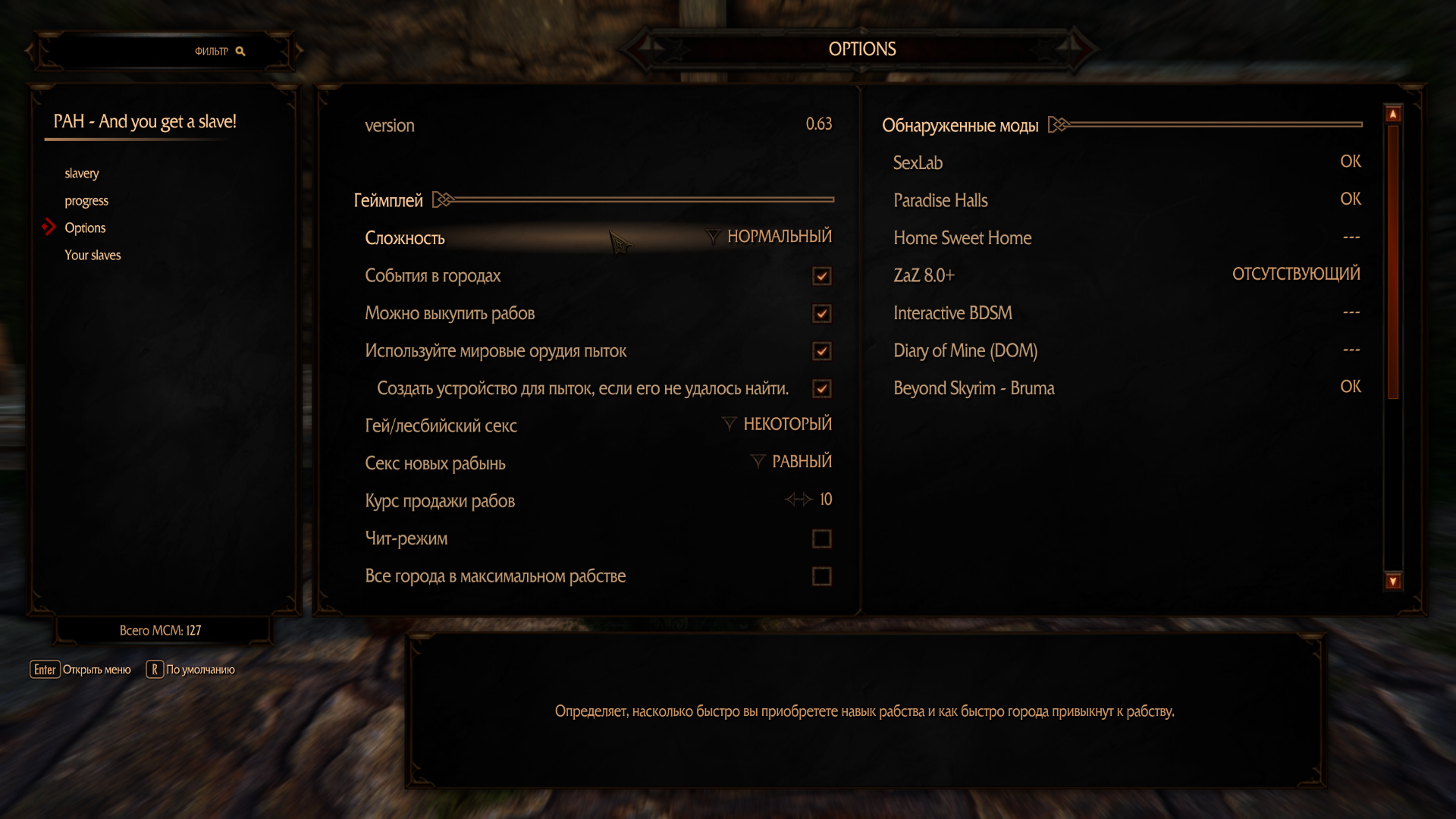Screen dimensions: 1456x819
Task: Click the scrollbar down arrow on the right
Action: [x=1392, y=581]
